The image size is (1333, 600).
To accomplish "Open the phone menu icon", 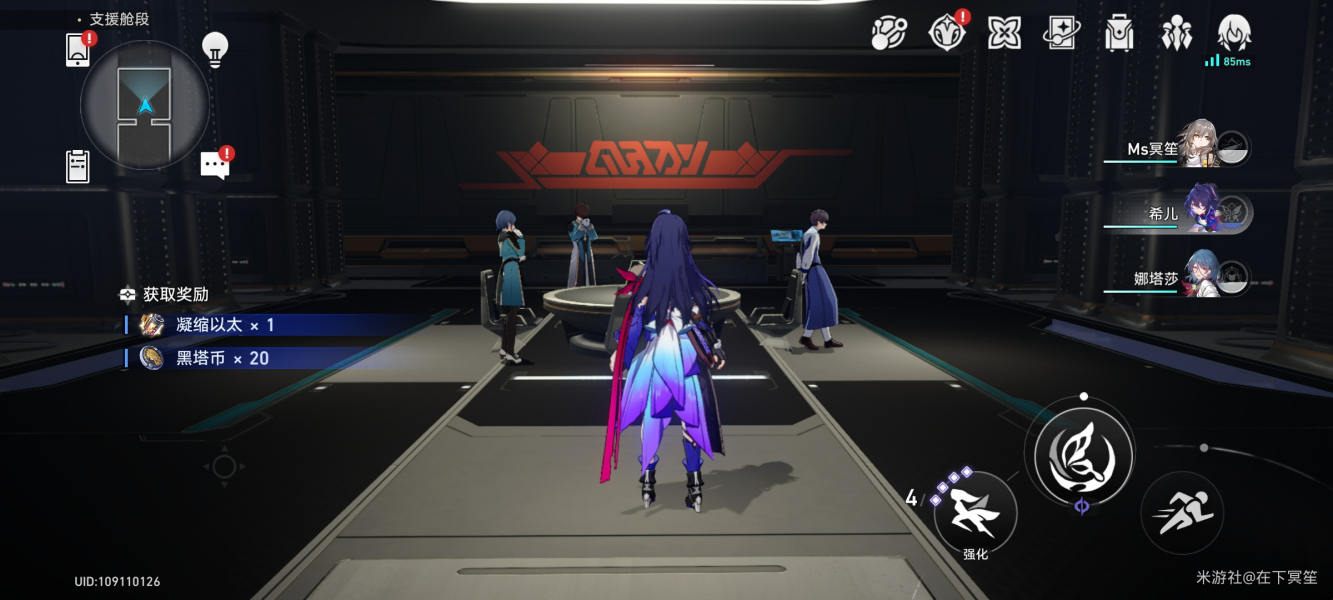I will click(78, 49).
